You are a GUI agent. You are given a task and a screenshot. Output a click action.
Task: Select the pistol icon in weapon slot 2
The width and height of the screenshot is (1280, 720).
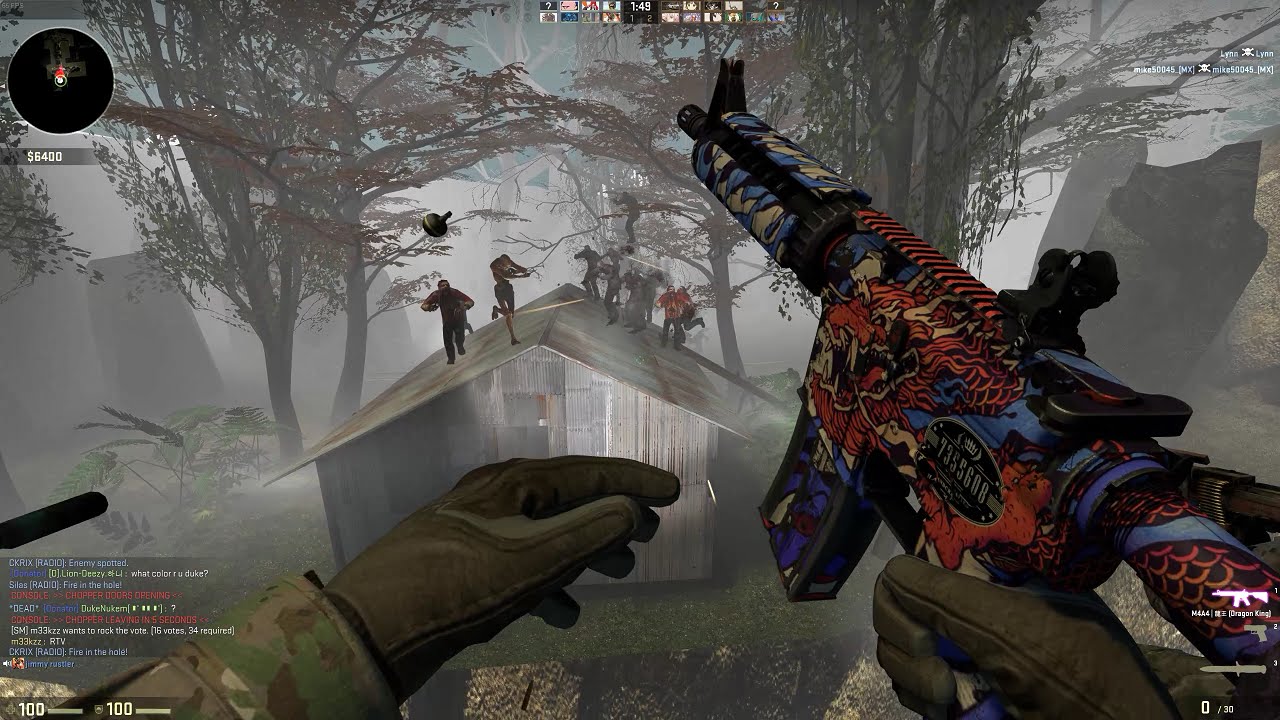pyautogui.click(x=1257, y=634)
